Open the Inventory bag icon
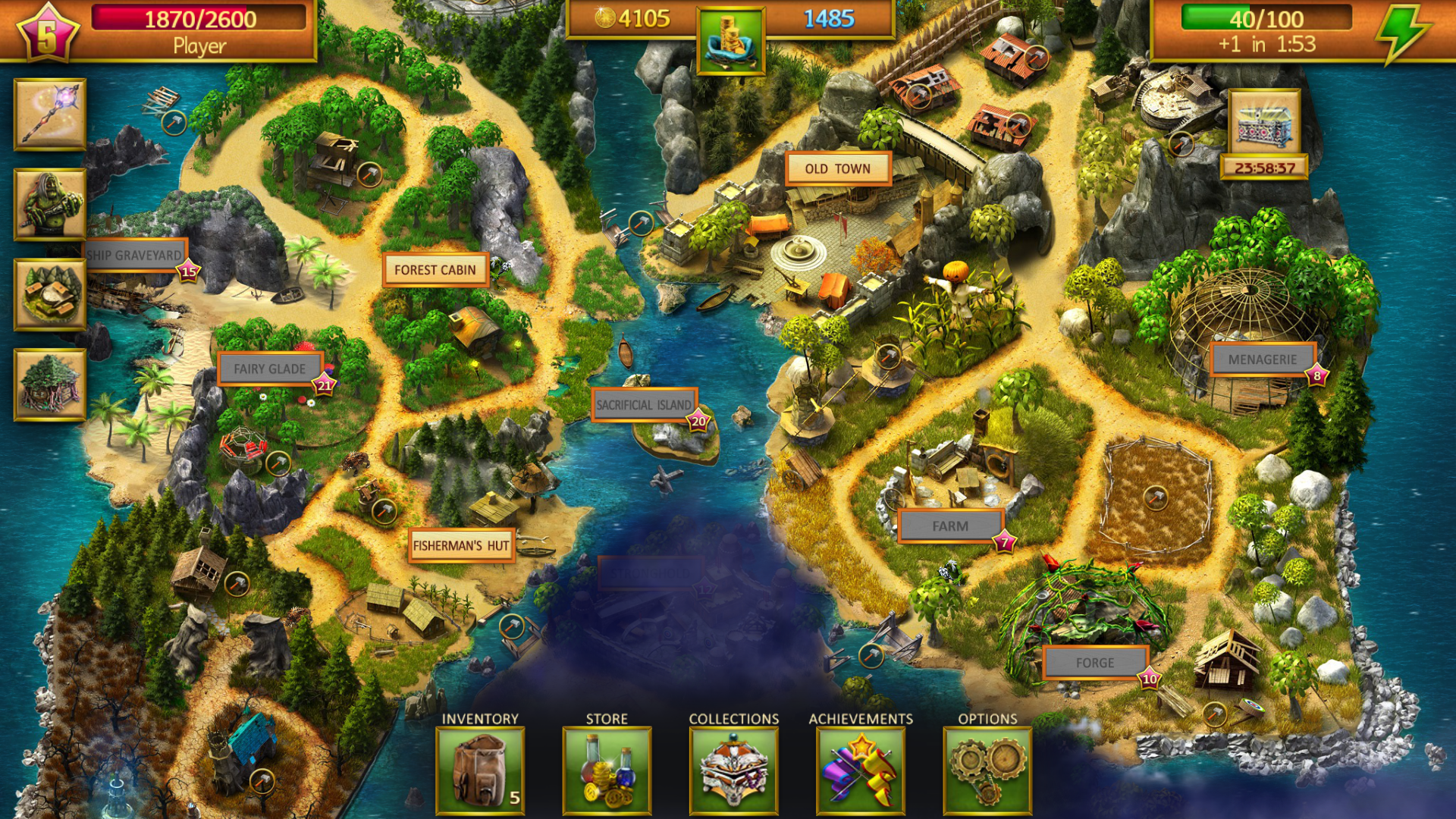Viewport: 1456px width, 819px height. click(x=481, y=768)
